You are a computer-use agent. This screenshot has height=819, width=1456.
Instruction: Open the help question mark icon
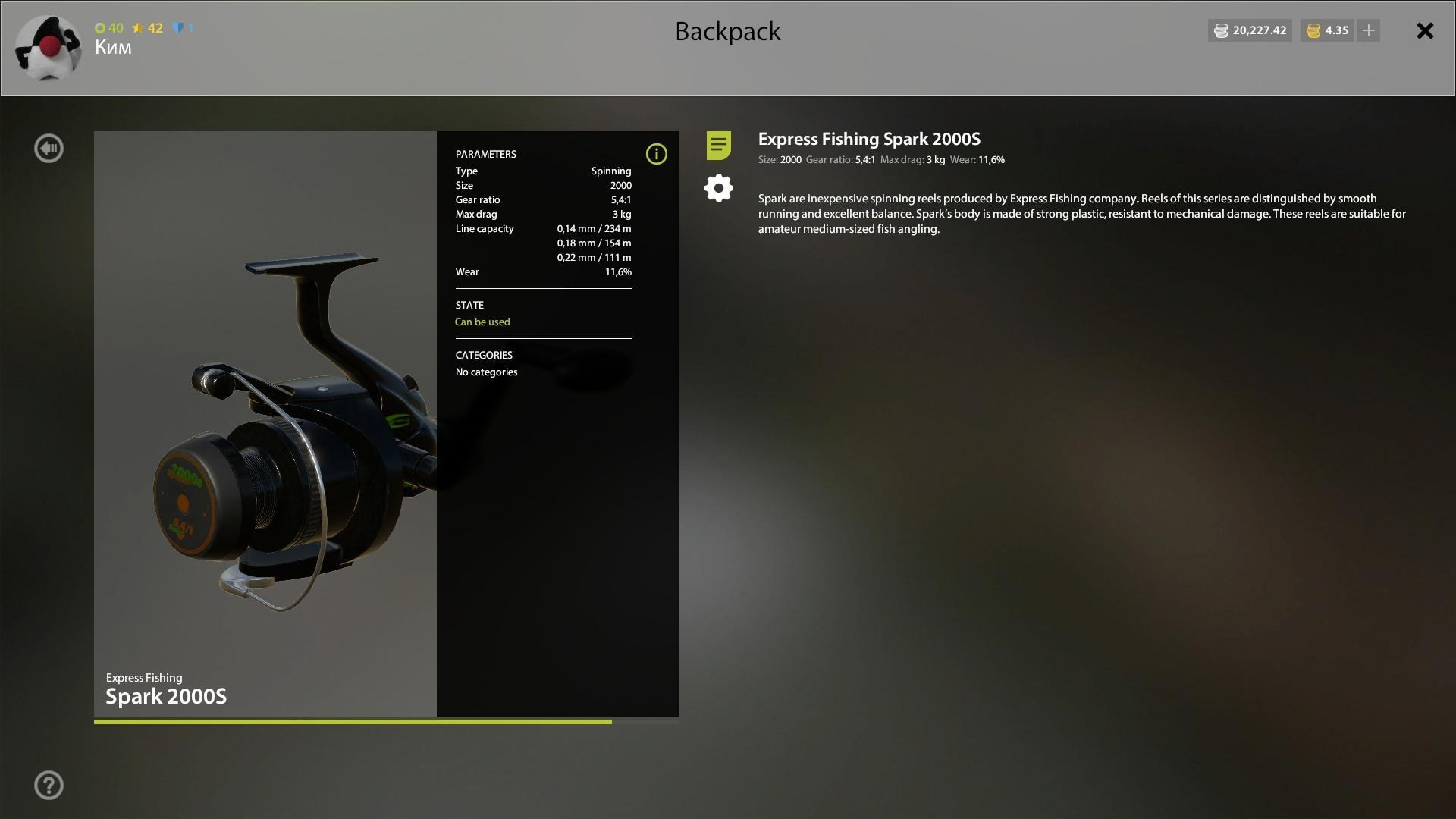point(49,784)
